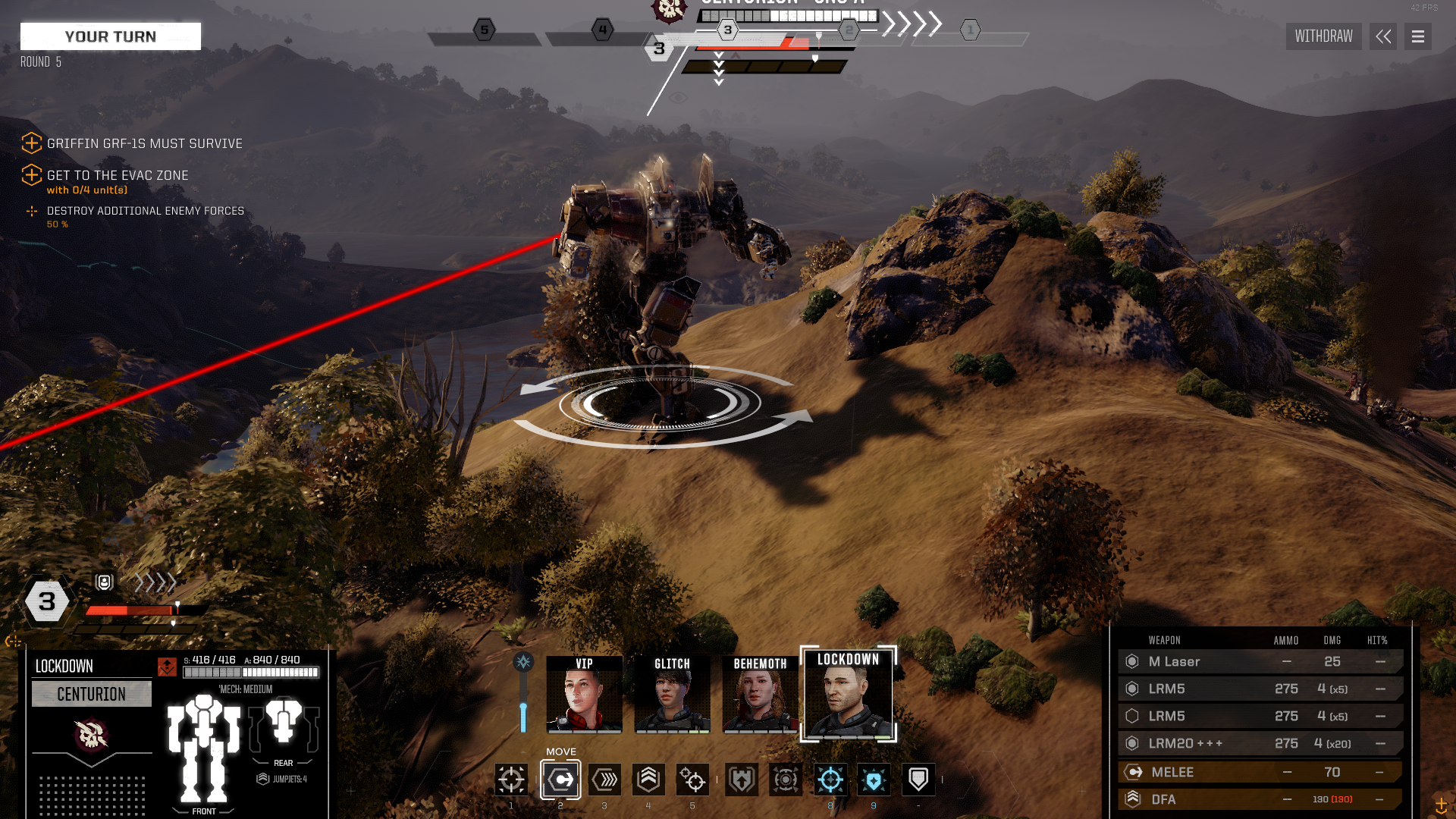Choose the Move action
This screenshot has width=1456, height=819.
[x=560, y=779]
